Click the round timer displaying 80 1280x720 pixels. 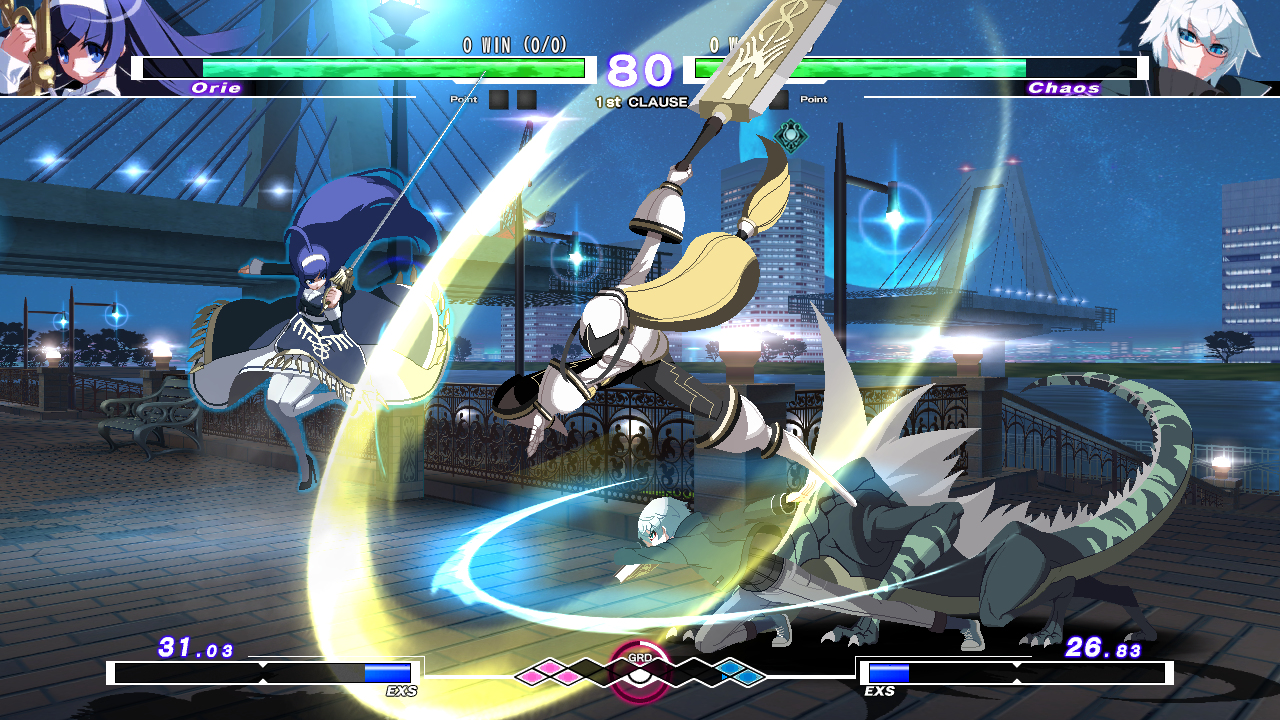pos(640,71)
